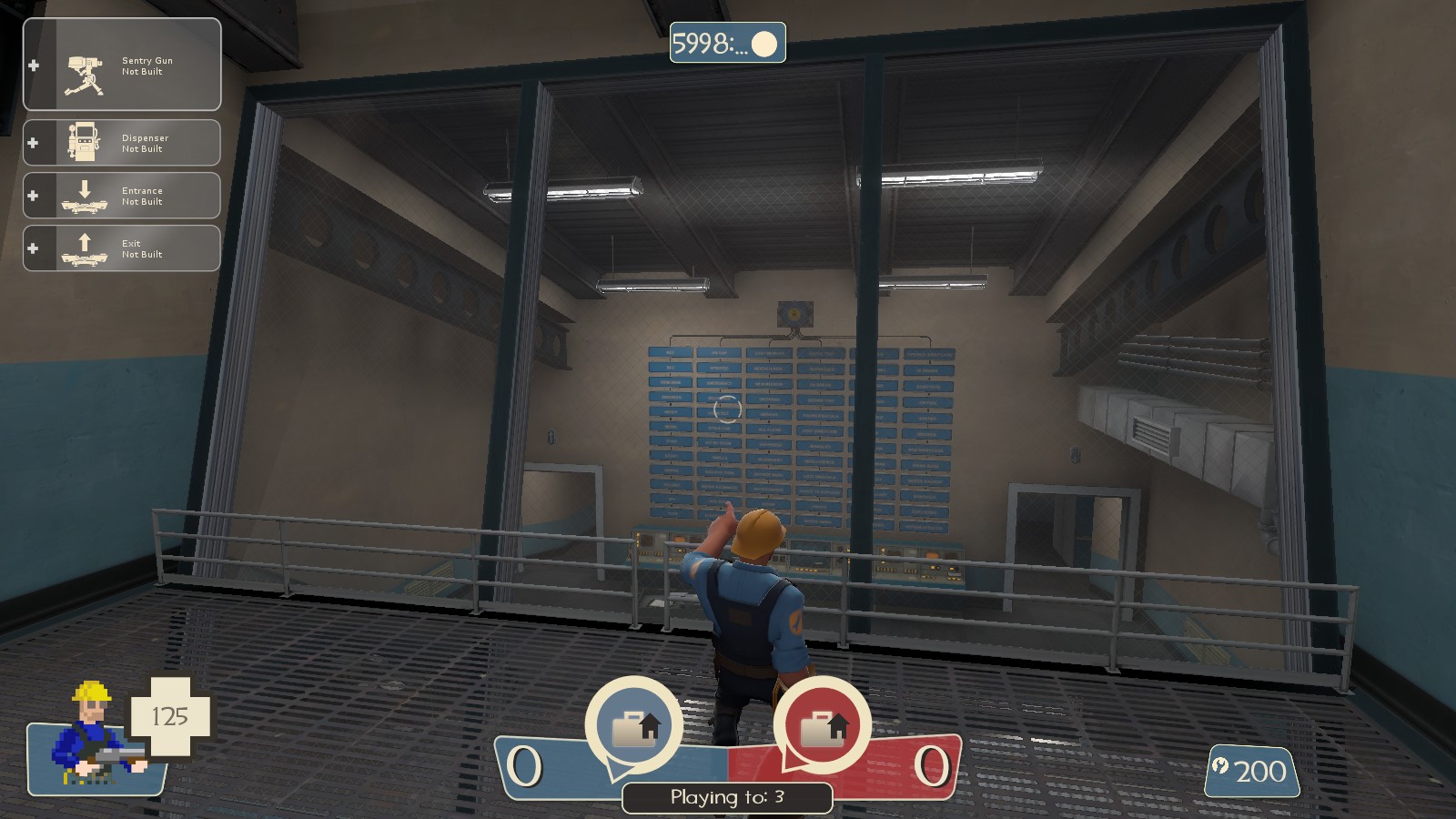
Task: Click the BLU intelligence briefcase icon
Action: pos(635,725)
